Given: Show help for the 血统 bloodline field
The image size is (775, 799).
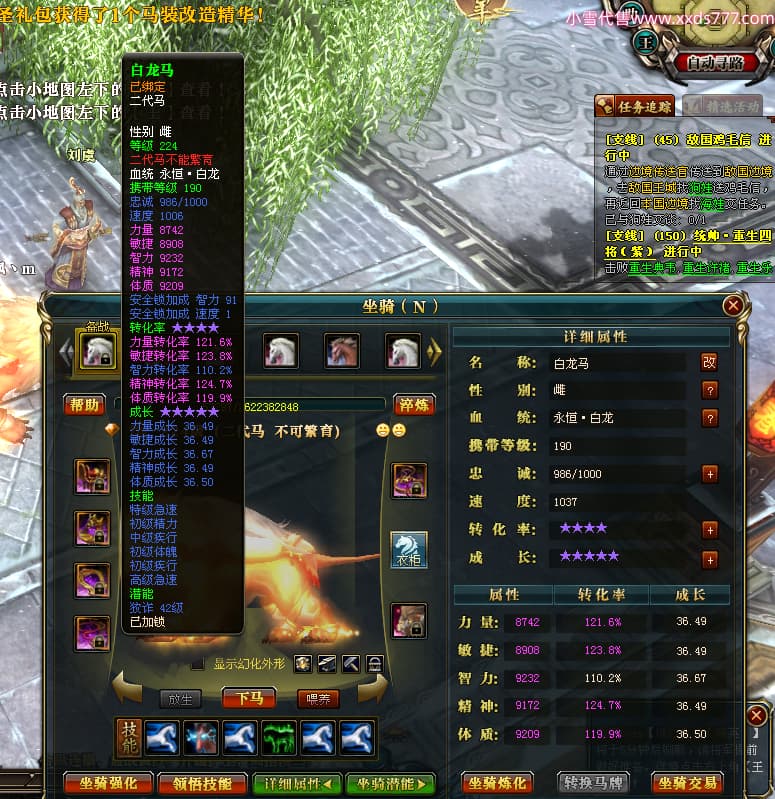Looking at the screenshot, I should [710, 418].
